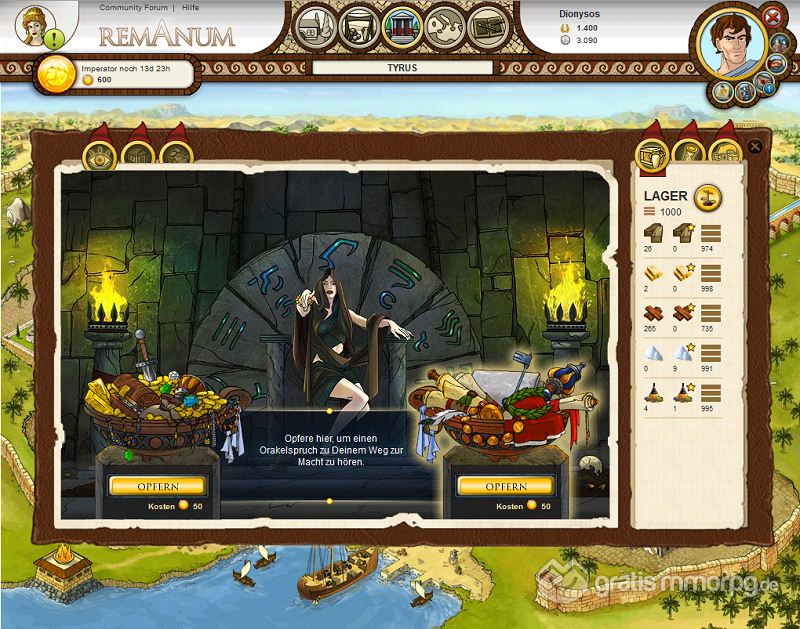Click the left OPFERN button under the treasure bowl
The height and width of the screenshot is (629, 800).
pyautogui.click(x=157, y=486)
